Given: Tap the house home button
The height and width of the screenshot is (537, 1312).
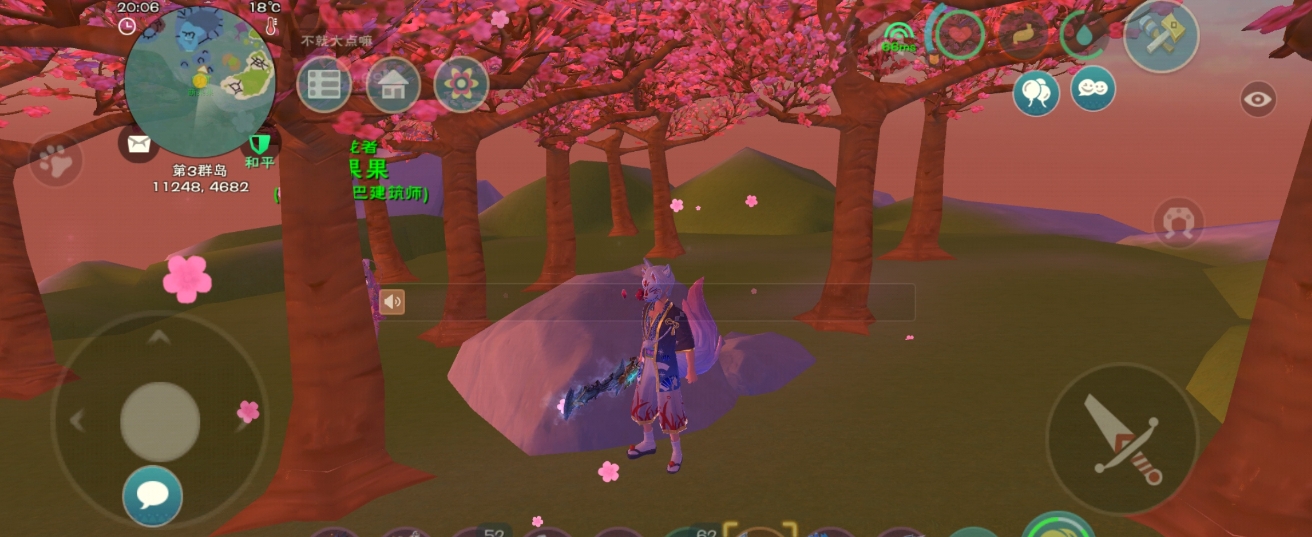Looking at the screenshot, I should pyautogui.click(x=393, y=84).
